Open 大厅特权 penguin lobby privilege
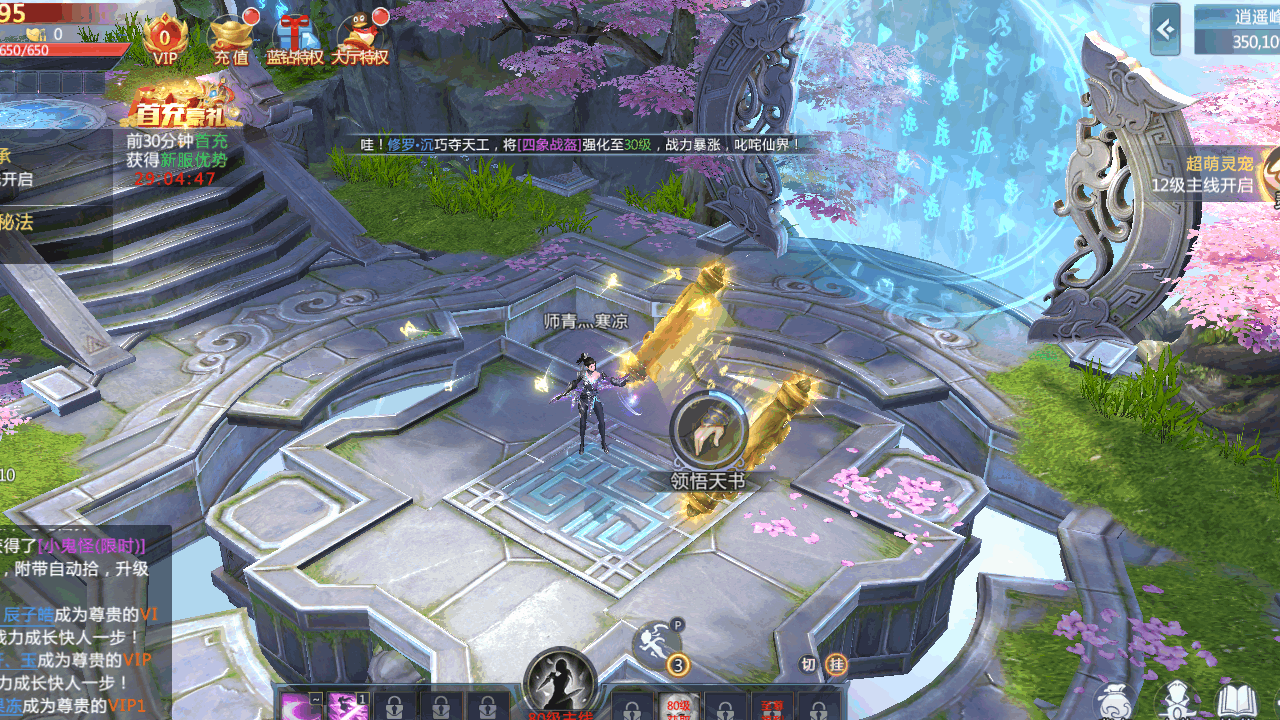The image size is (1280, 720). pos(360,40)
